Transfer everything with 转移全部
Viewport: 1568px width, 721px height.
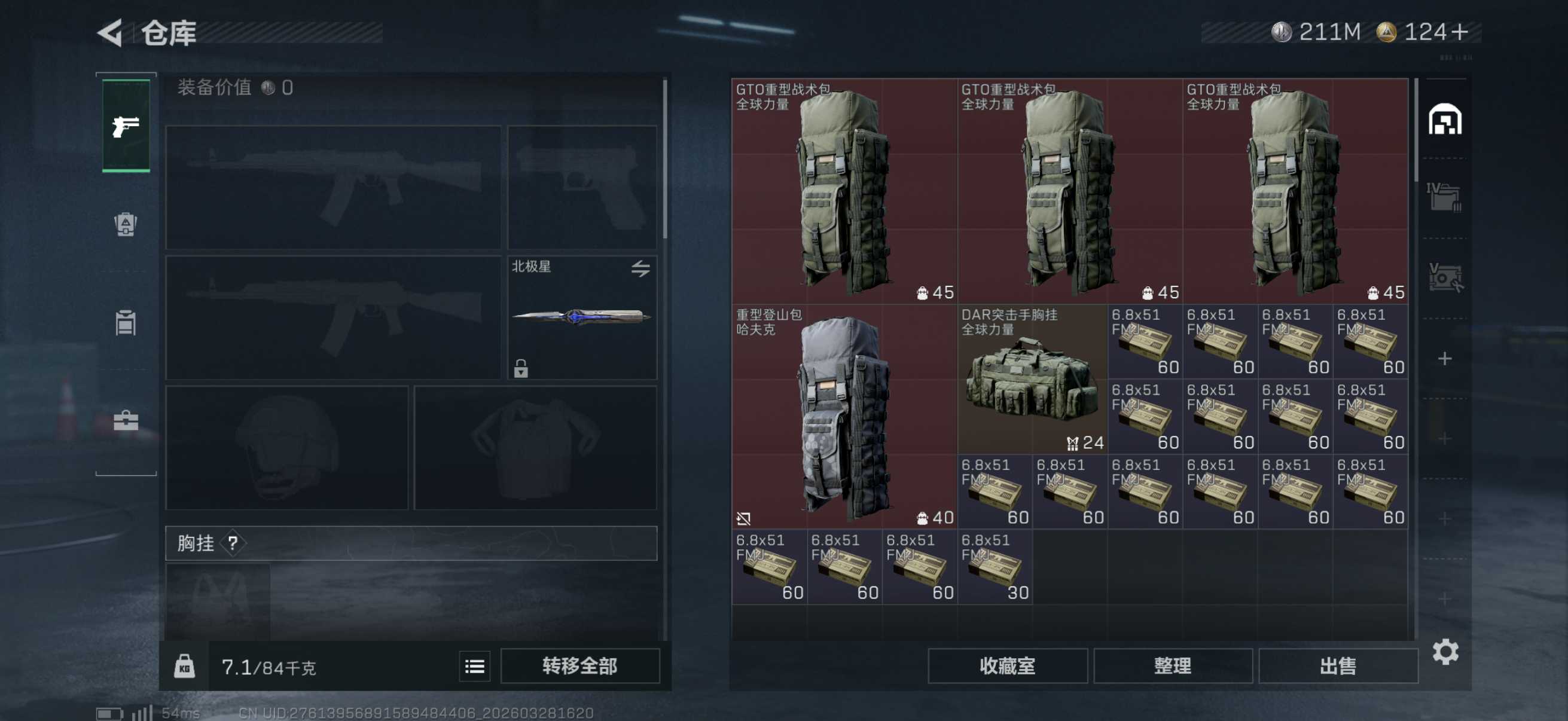click(579, 665)
